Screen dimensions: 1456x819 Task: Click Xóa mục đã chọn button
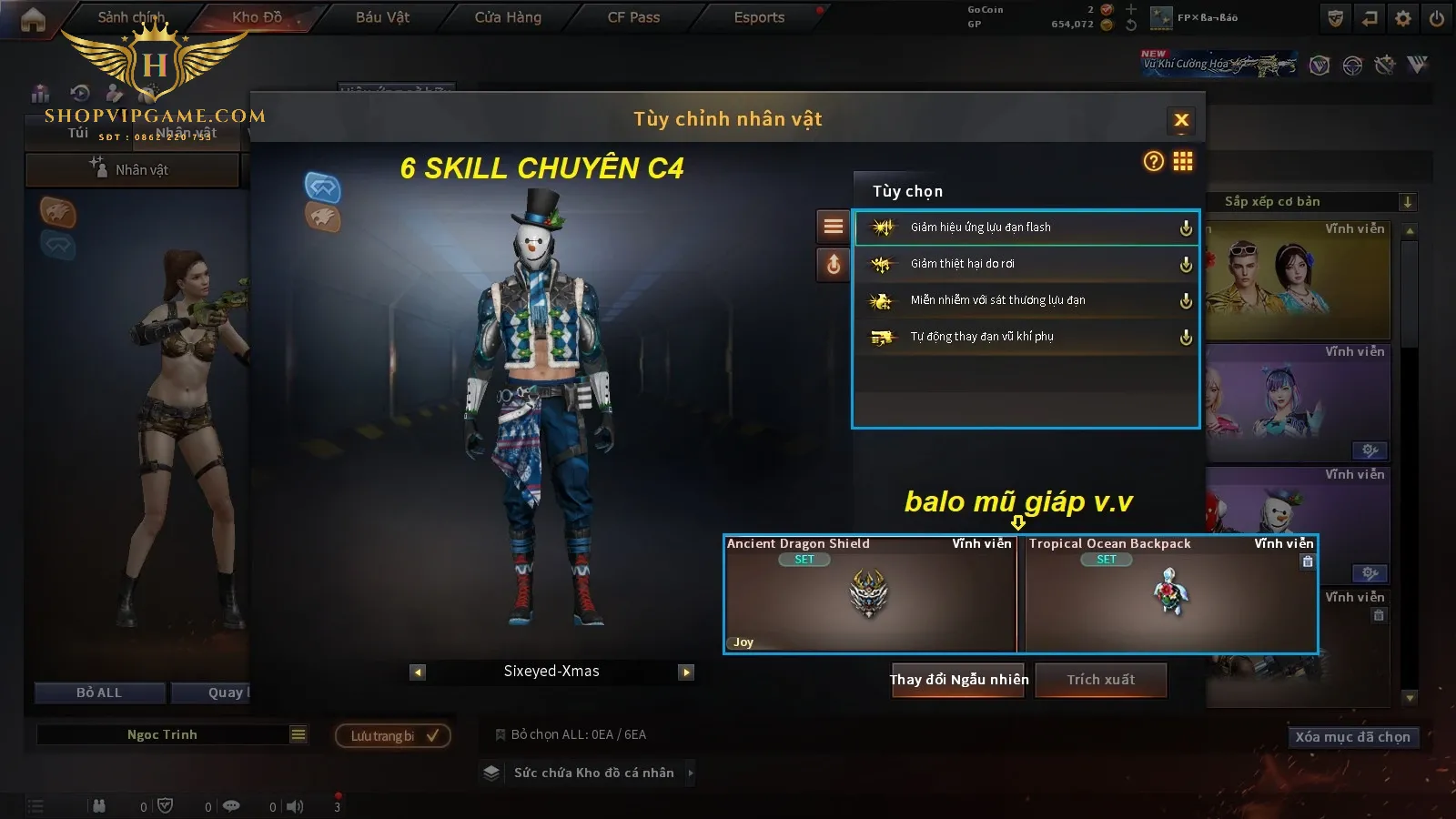1352,737
